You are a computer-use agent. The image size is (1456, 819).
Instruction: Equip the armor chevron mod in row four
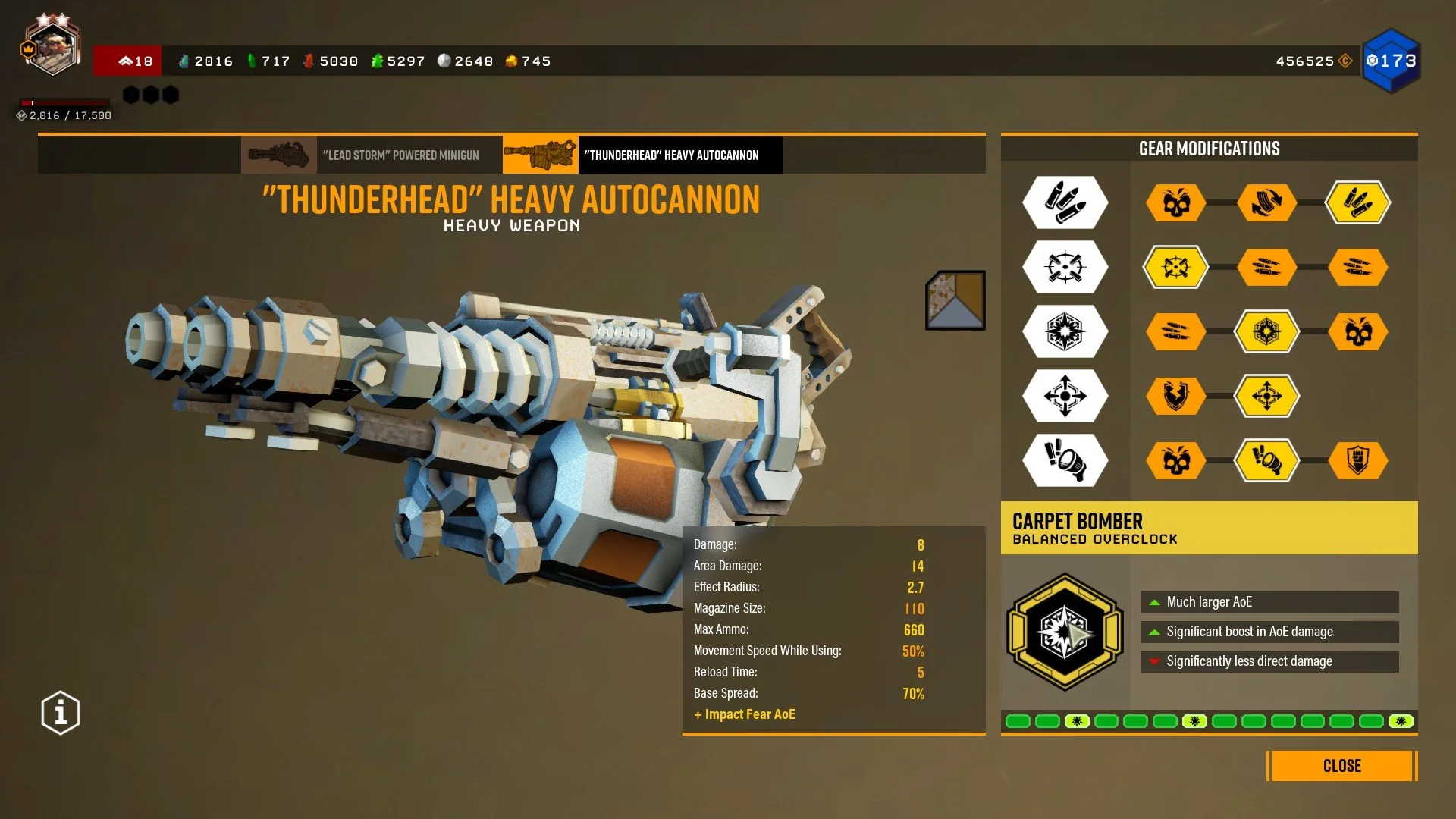pos(1175,396)
